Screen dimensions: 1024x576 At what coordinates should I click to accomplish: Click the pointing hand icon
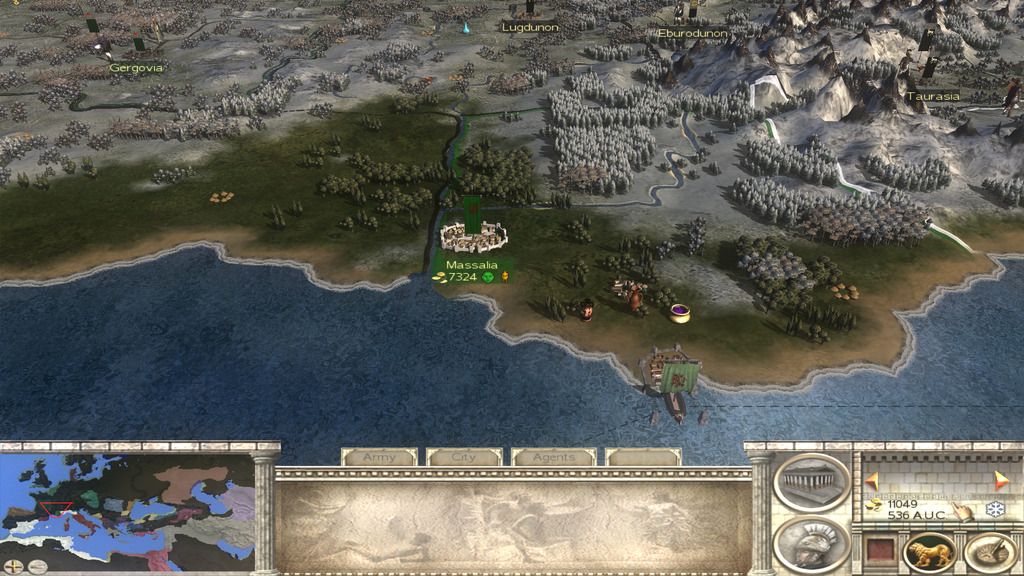pyautogui.click(x=960, y=511)
